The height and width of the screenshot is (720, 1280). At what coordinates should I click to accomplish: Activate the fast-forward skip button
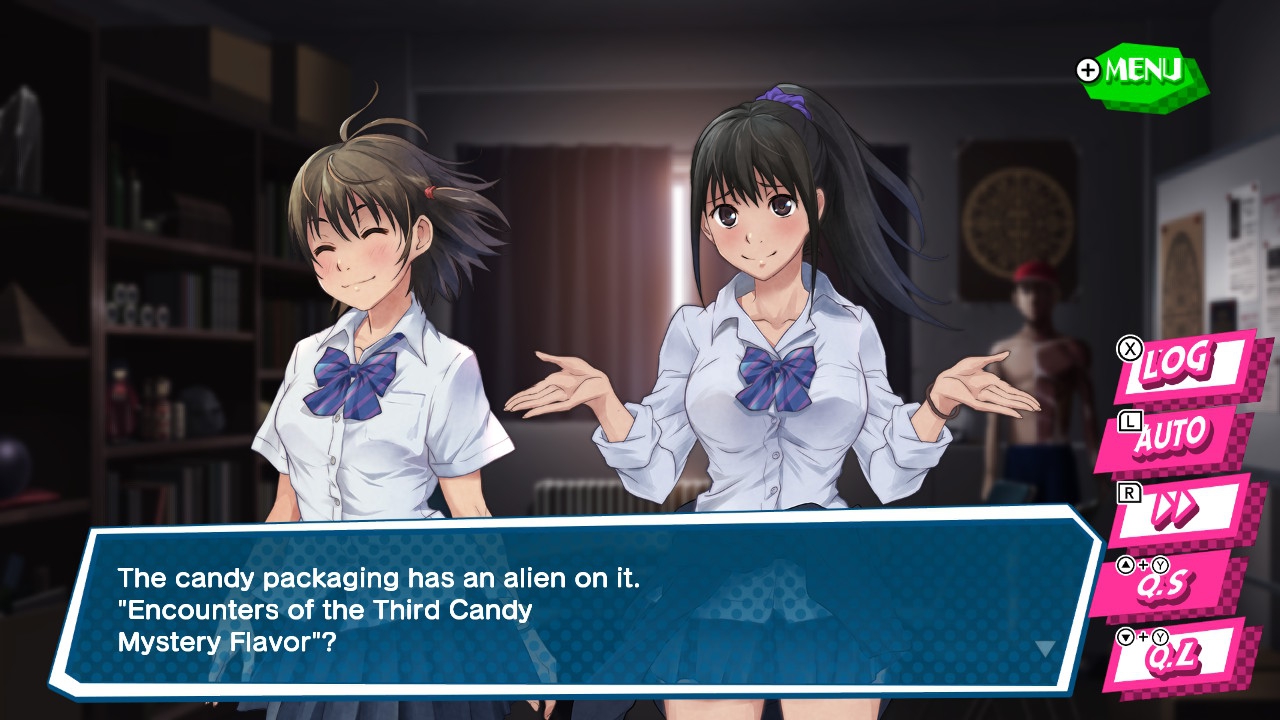click(x=1176, y=510)
